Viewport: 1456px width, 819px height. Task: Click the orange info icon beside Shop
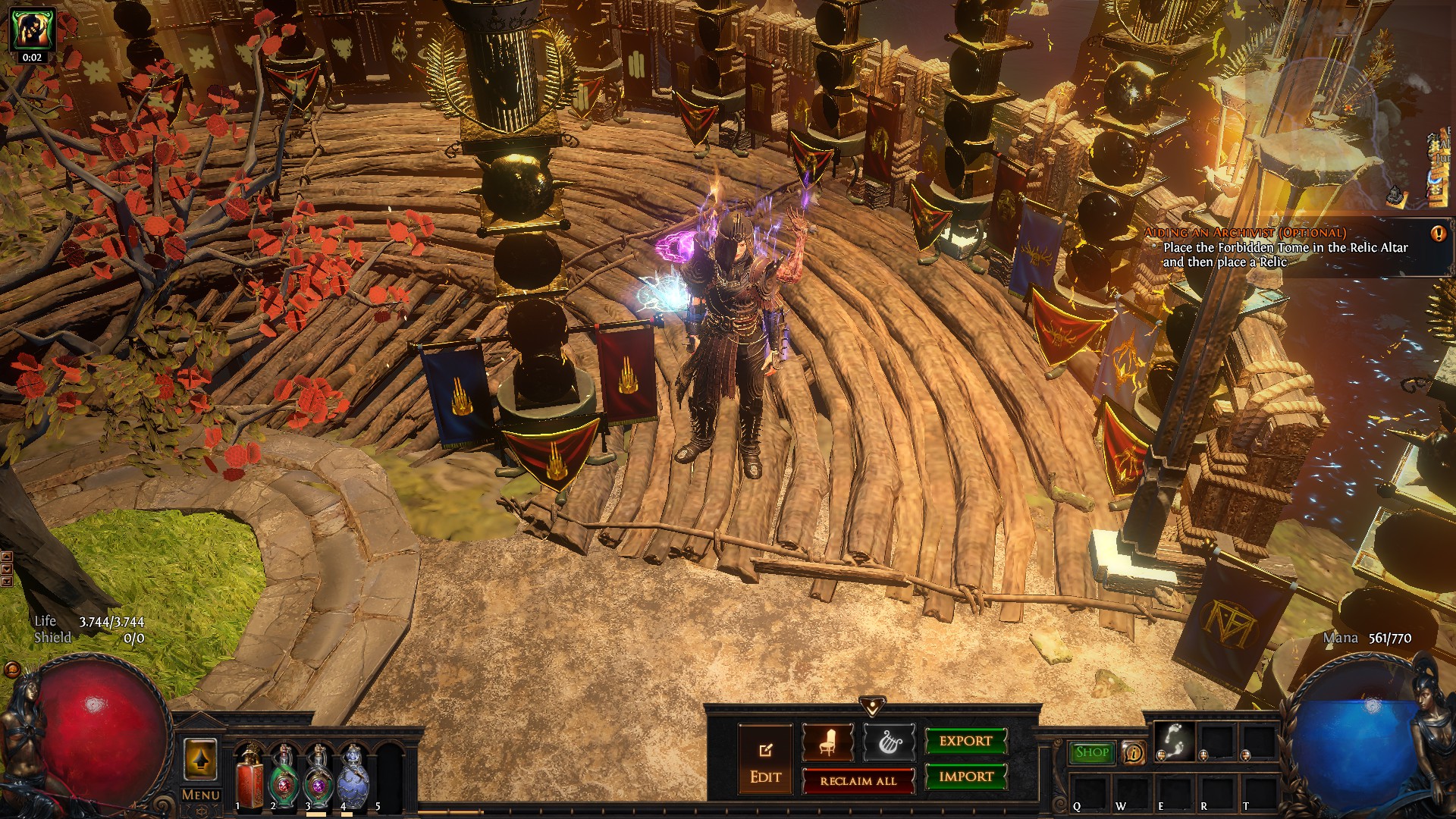(x=1133, y=752)
